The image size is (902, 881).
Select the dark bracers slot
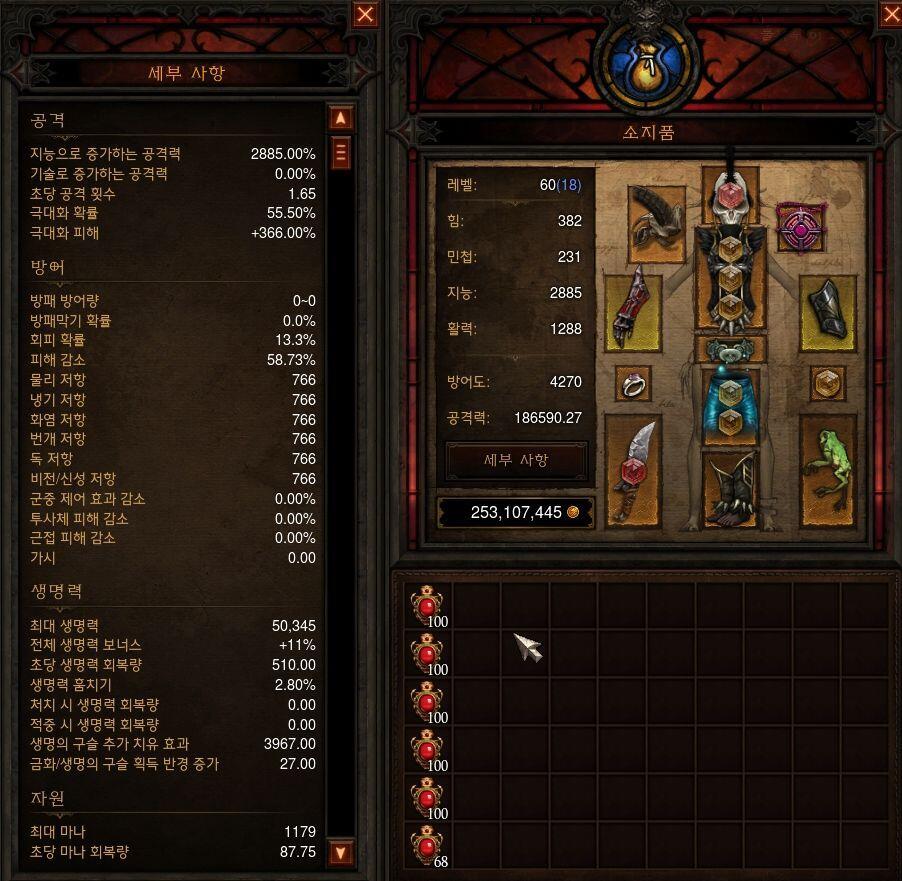[x=828, y=312]
